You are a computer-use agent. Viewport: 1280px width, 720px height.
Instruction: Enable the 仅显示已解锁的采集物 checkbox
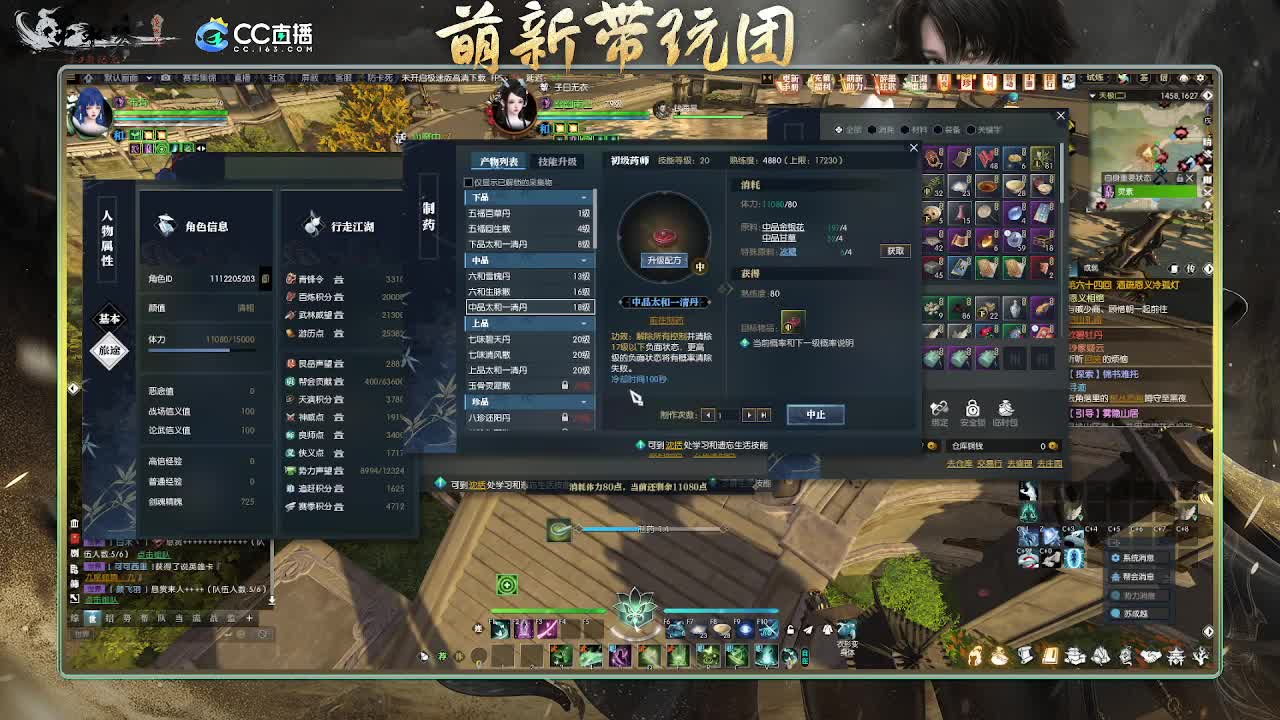tap(467, 182)
